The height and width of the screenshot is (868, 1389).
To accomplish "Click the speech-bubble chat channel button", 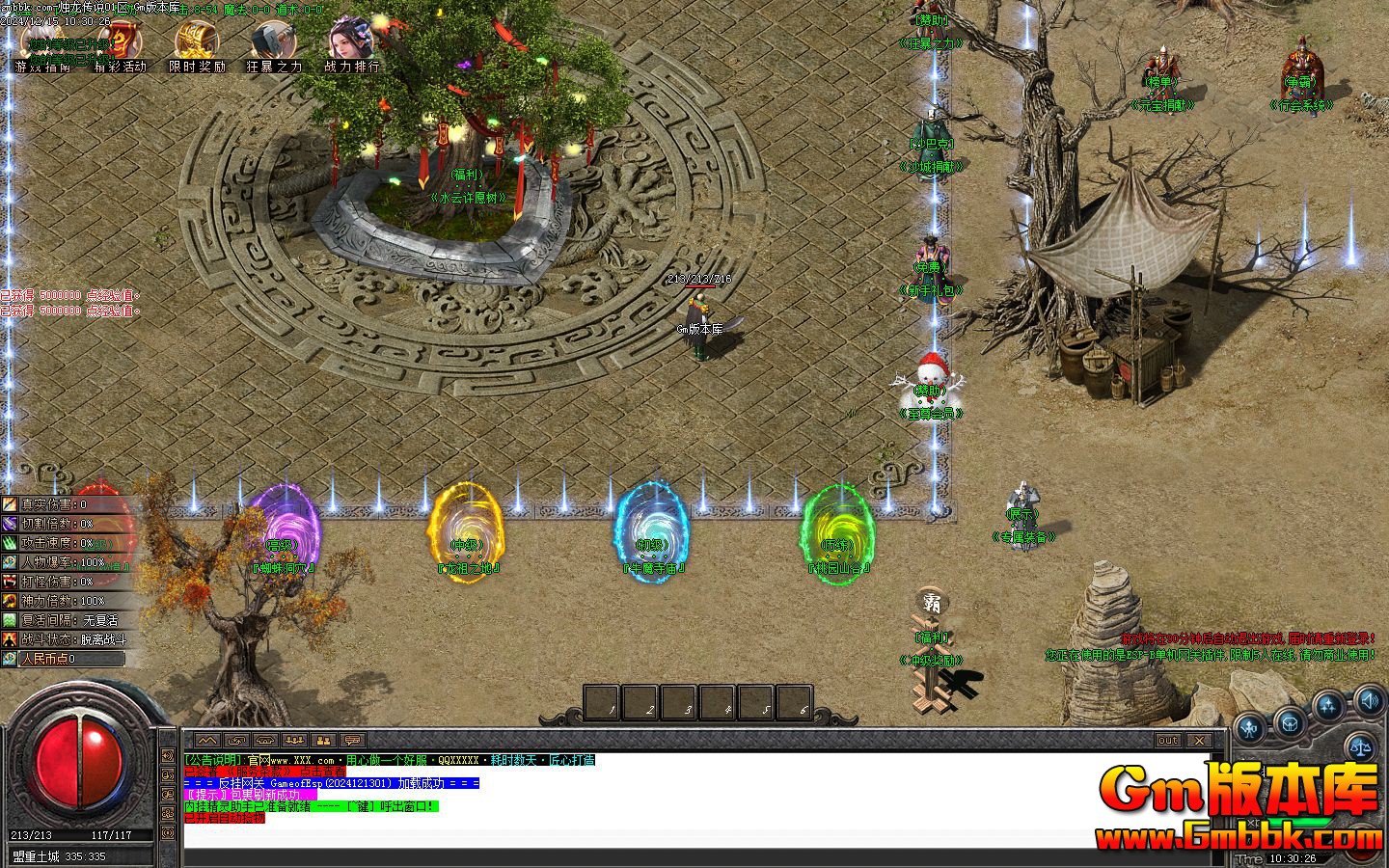I will pos(352,741).
